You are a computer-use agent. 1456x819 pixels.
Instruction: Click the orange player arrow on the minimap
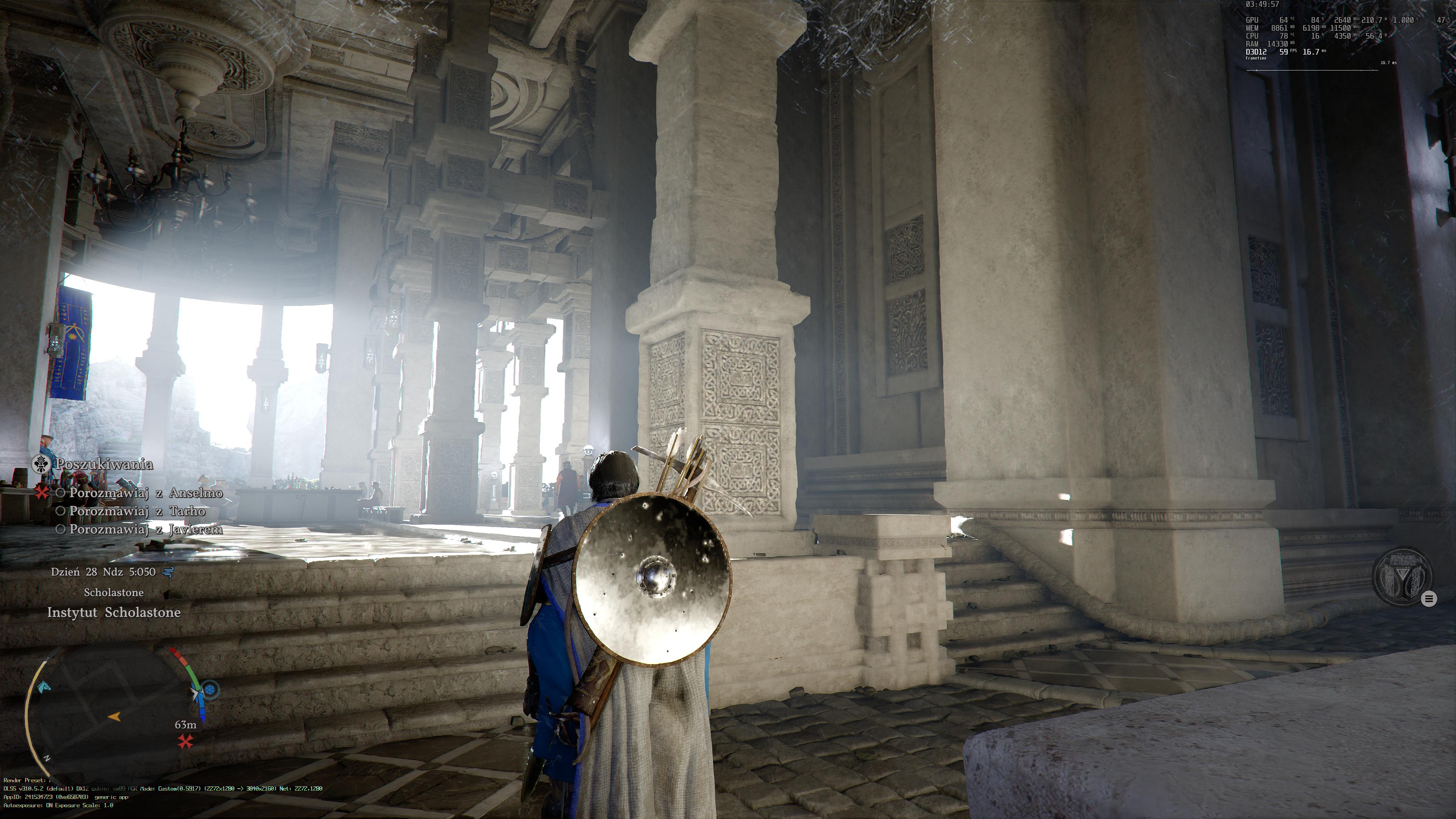115,717
